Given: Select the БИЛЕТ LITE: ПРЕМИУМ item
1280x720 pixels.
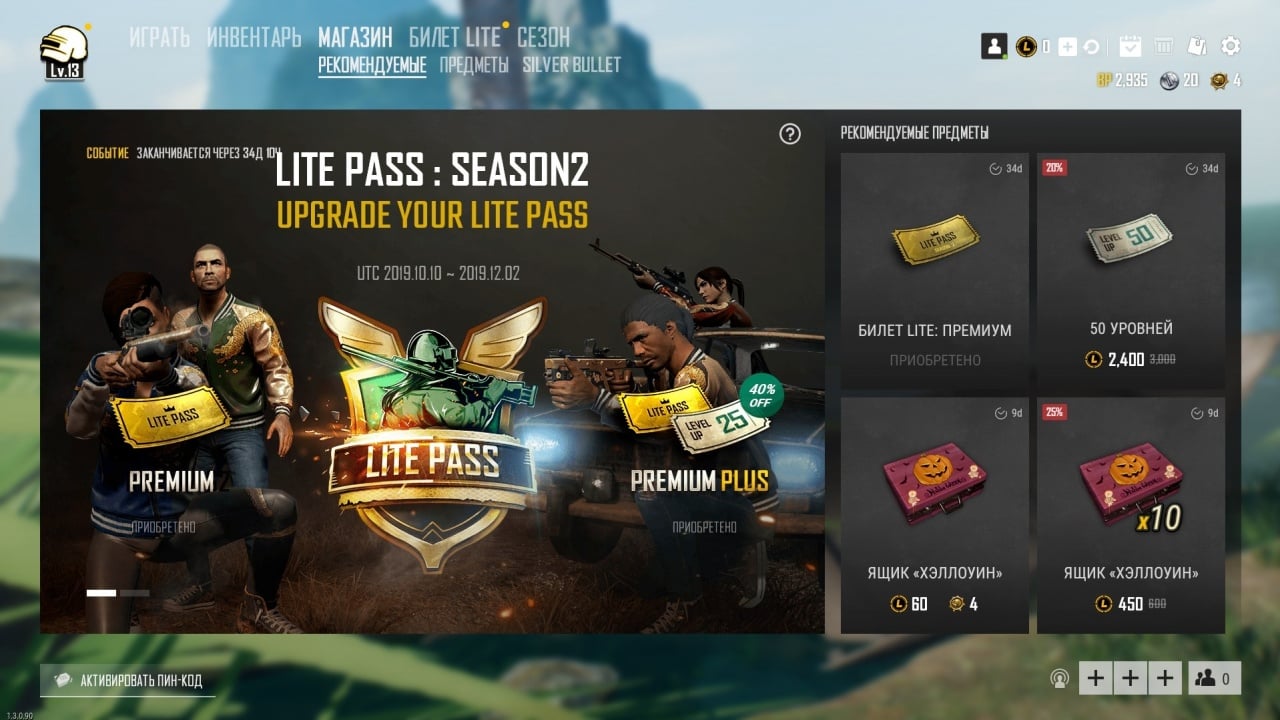Looking at the screenshot, I should [934, 270].
